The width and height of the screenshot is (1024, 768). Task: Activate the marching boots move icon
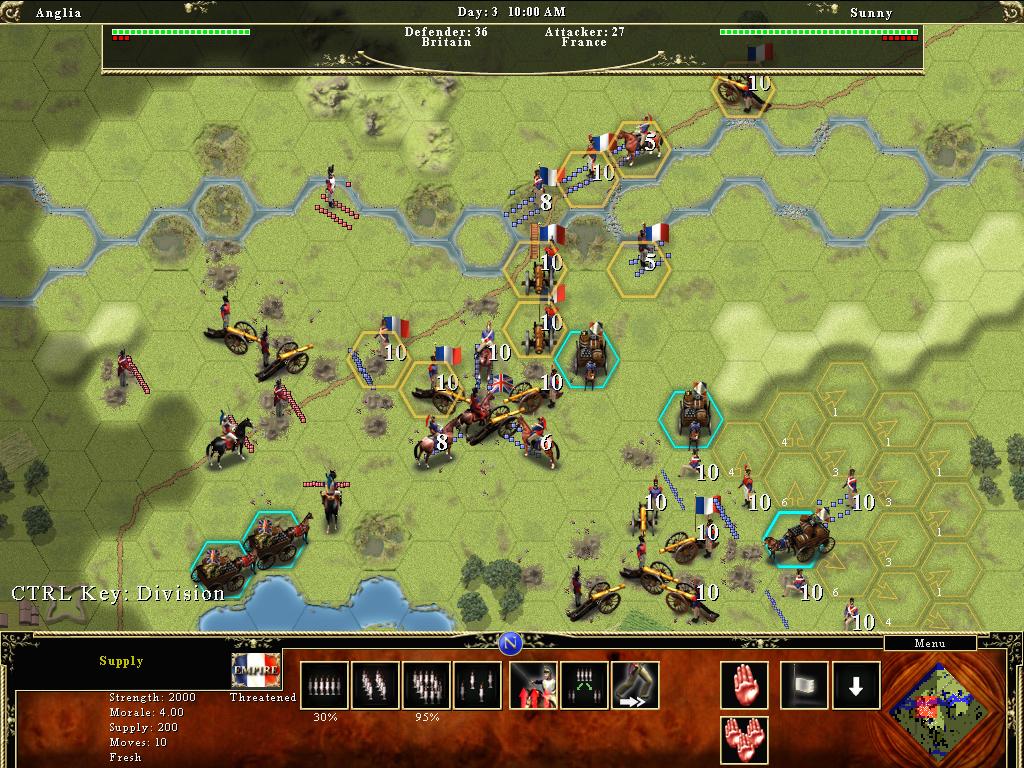(635, 685)
